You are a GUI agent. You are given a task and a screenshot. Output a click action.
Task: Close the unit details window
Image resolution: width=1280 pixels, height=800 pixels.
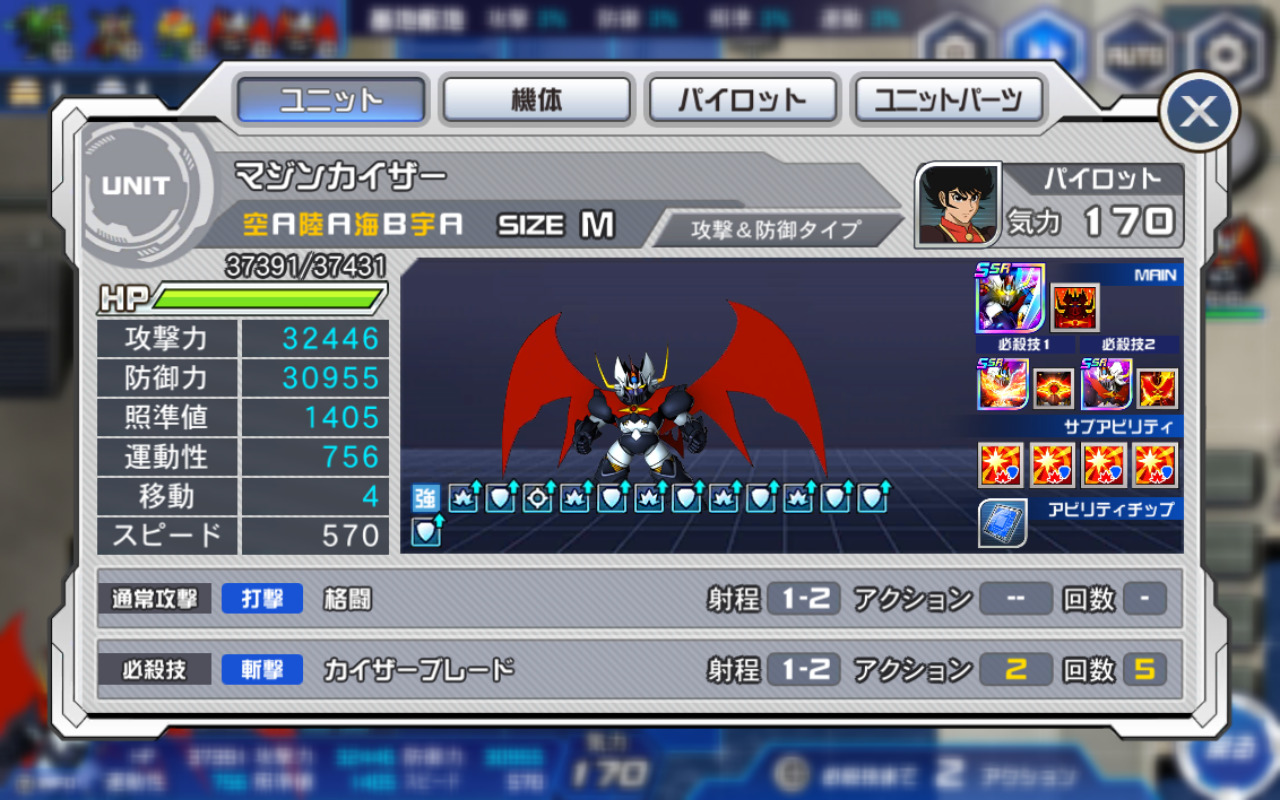click(x=1198, y=112)
